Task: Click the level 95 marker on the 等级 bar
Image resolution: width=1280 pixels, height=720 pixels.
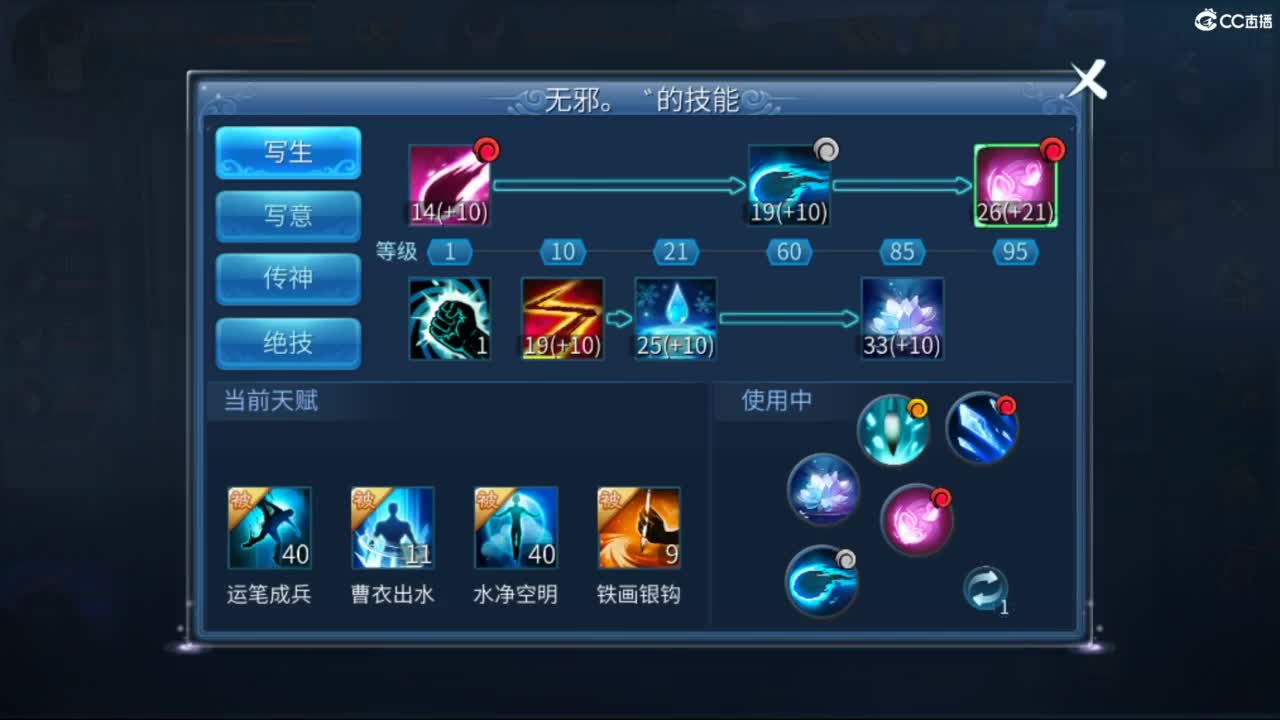Action: pos(1014,252)
